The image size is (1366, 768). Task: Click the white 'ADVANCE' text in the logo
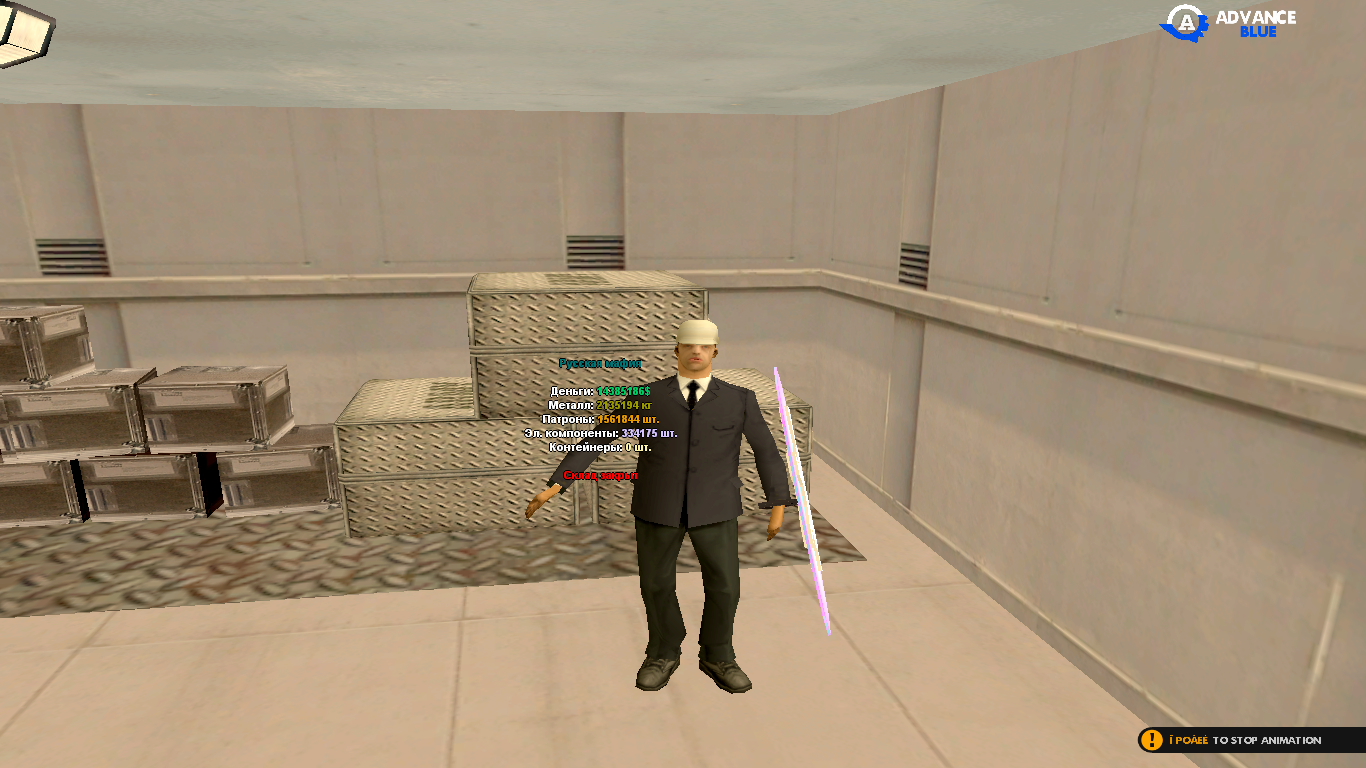point(1255,15)
